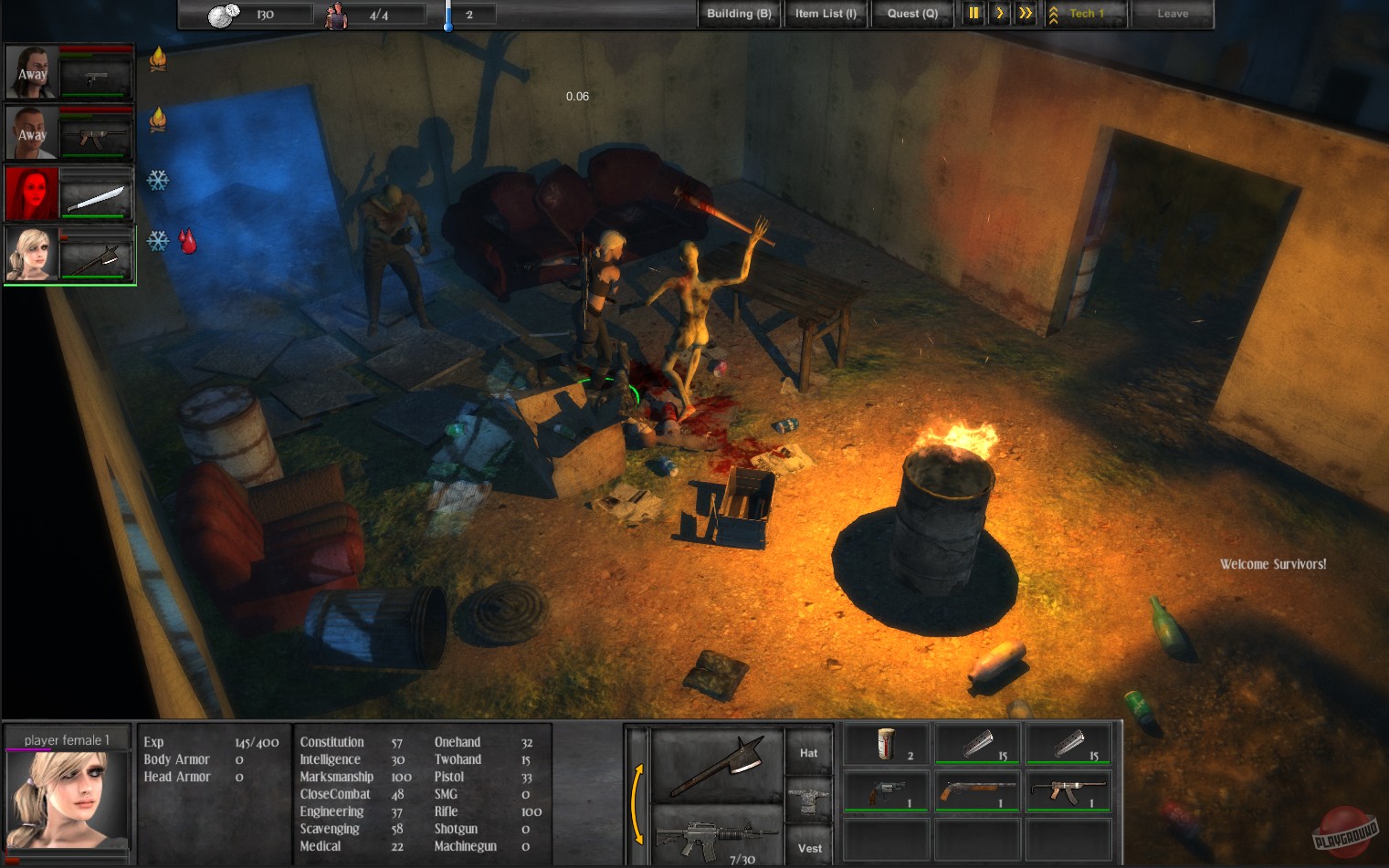The width and height of the screenshot is (1389, 868).
Task: Click the Leave button
Action: 1173,13
